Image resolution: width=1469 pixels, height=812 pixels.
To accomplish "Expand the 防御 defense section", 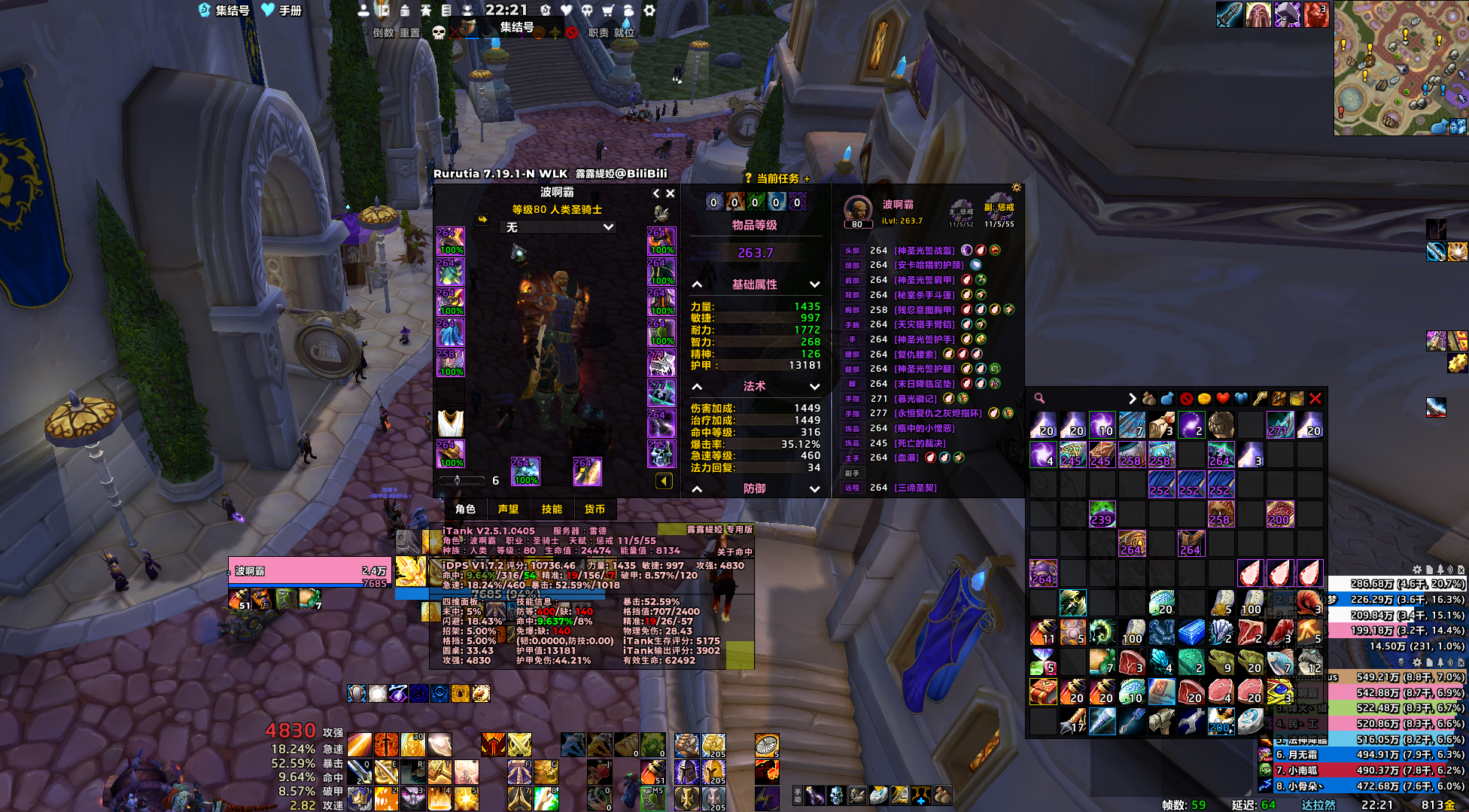I will tap(814, 489).
